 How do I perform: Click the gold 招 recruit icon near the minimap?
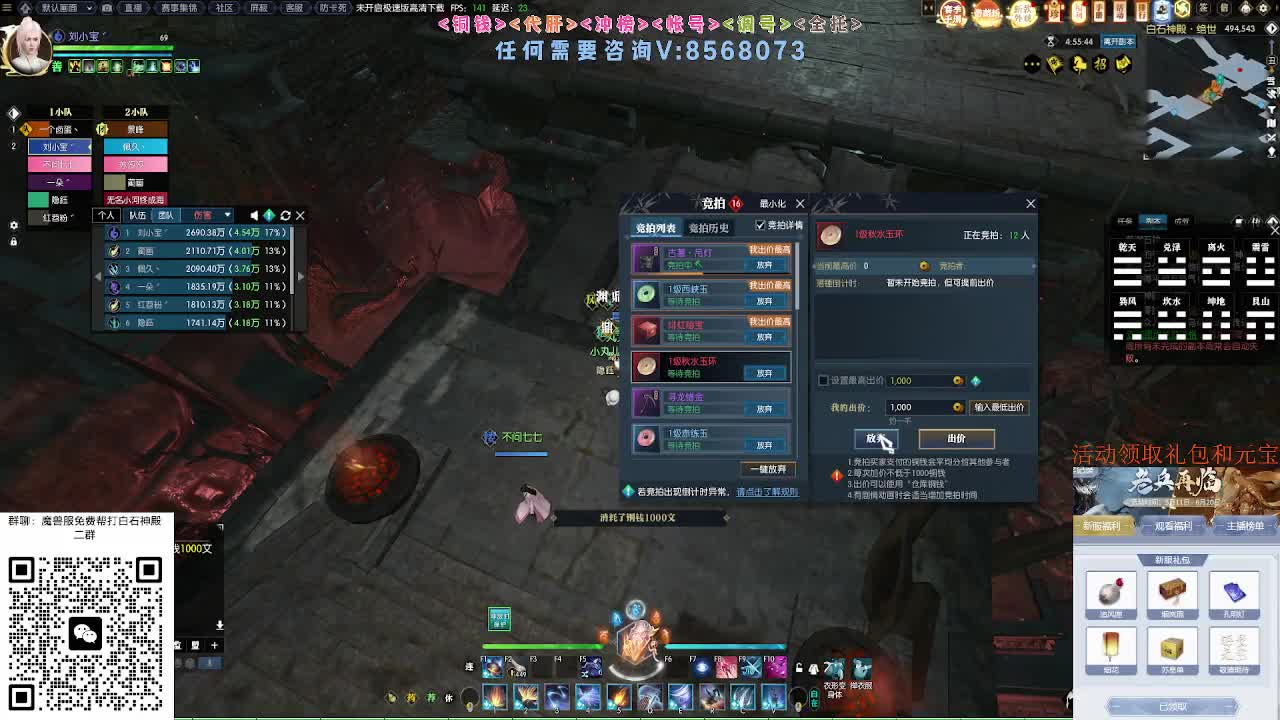[1102, 64]
